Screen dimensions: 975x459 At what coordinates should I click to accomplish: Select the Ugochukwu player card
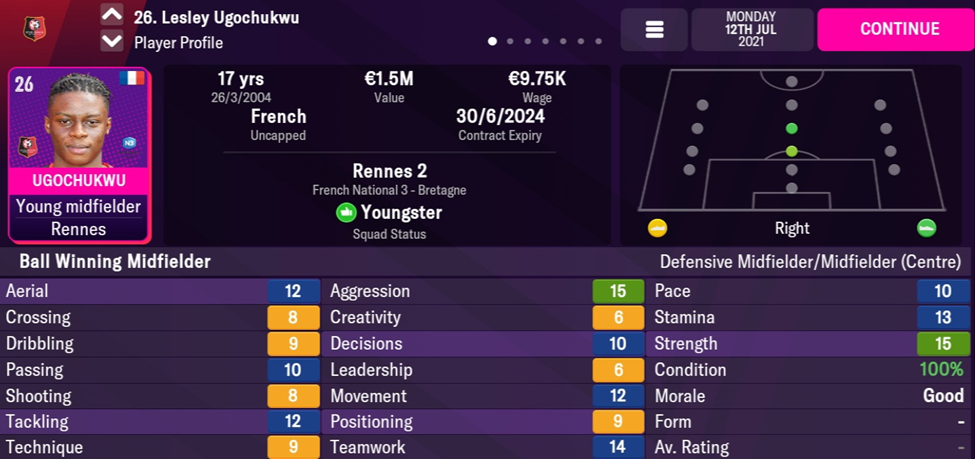tap(78, 155)
